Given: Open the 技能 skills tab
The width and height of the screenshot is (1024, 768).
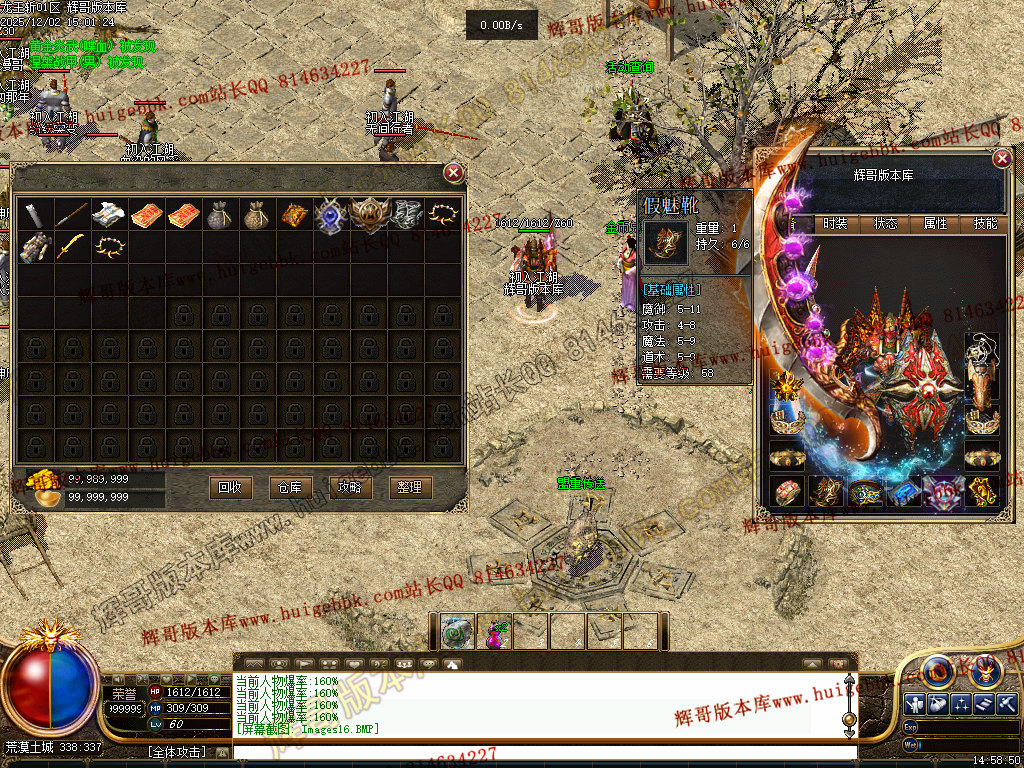Looking at the screenshot, I should pyautogui.click(x=985, y=224).
